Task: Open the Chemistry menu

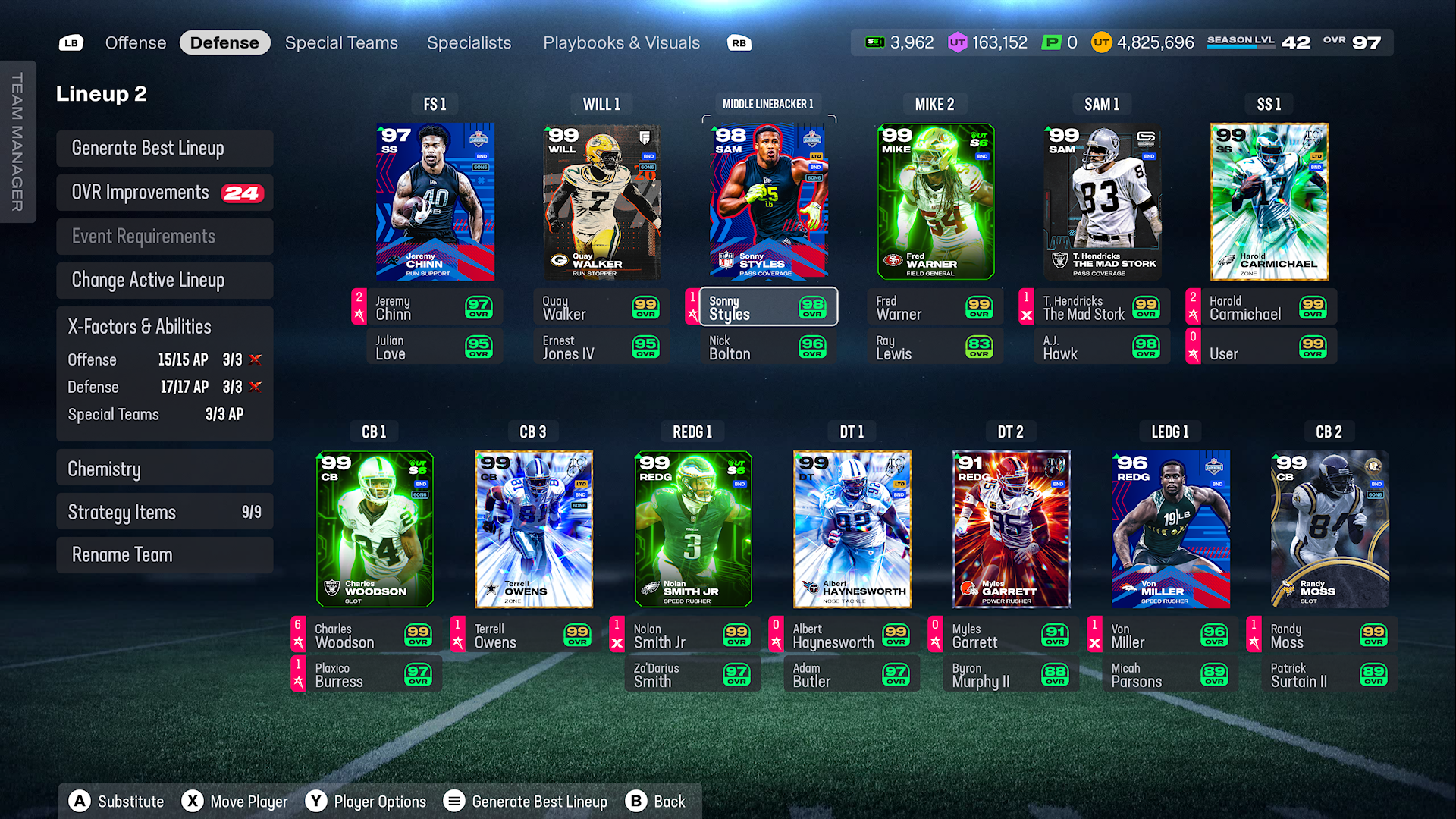Action: [x=165, y=469]
